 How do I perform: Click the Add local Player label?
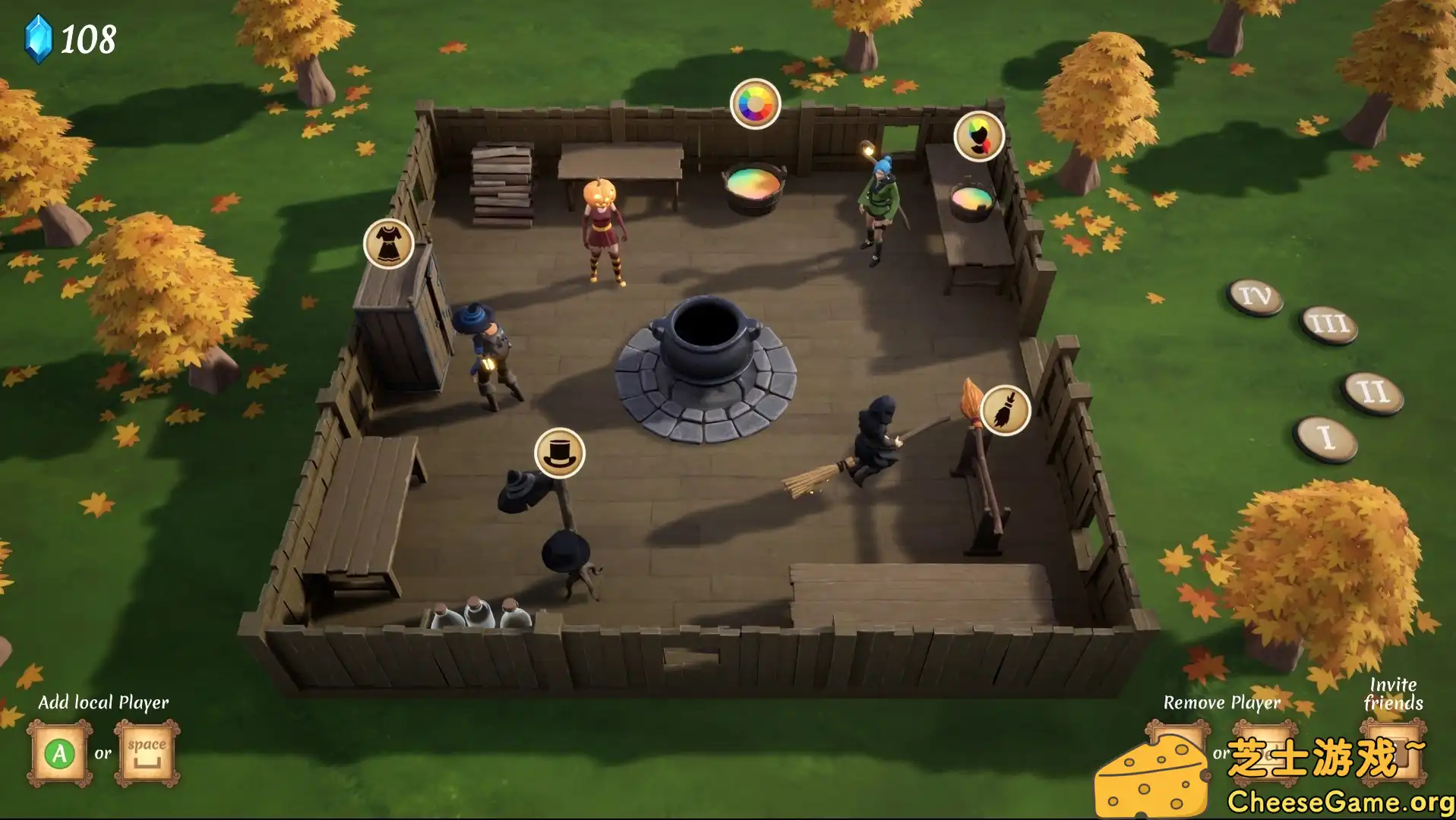click(x=104, y=702)
